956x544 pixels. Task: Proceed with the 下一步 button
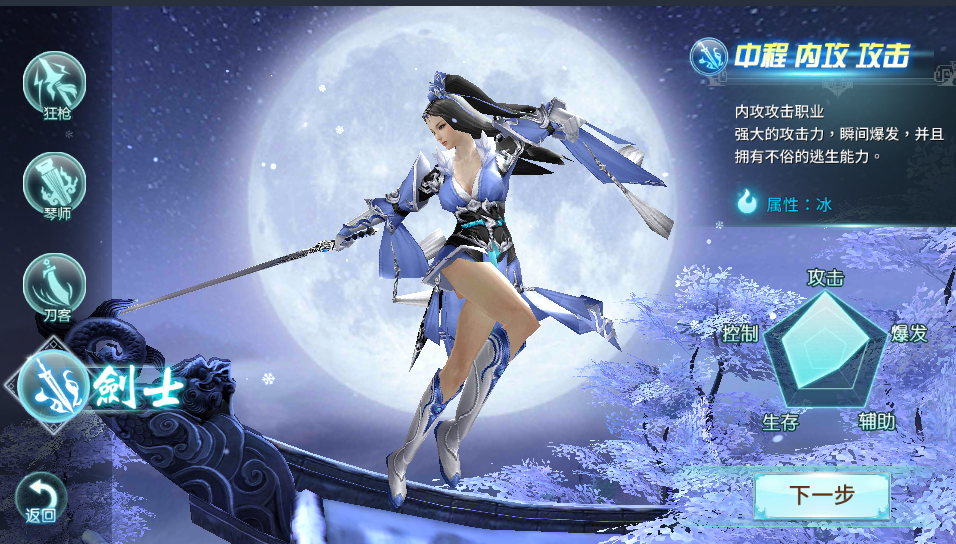click(821, 496)
